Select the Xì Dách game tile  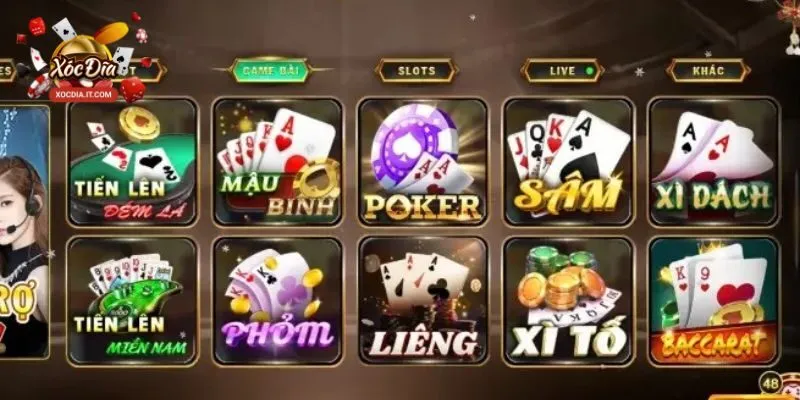pos(713,162)
